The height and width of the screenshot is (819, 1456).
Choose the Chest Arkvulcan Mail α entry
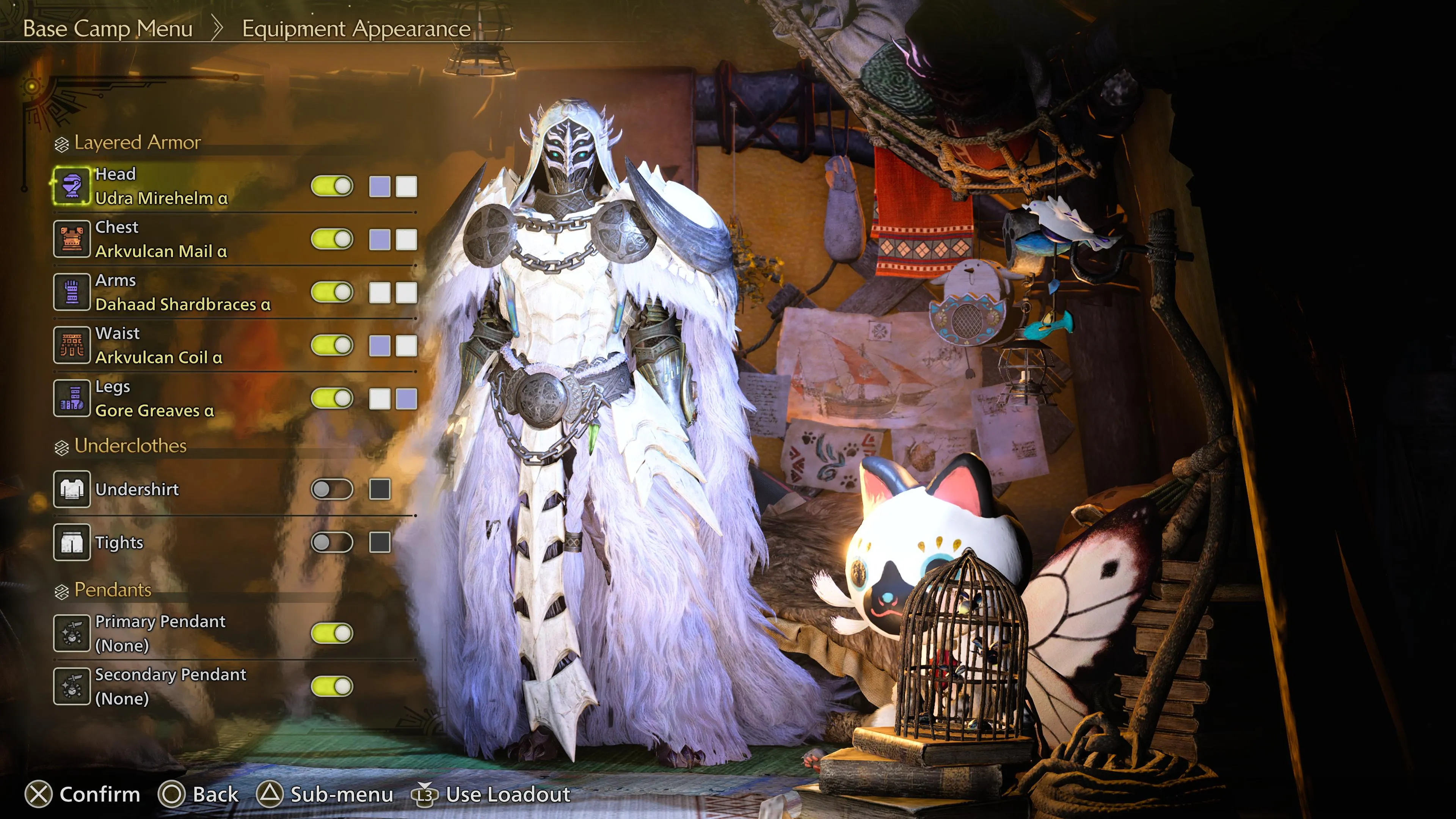click(x=161, y=239)
